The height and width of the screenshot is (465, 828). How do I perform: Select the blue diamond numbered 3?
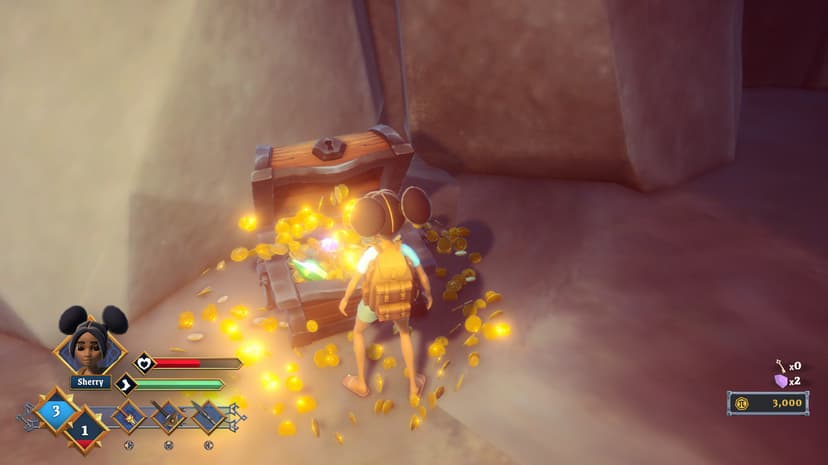[57, 410]
